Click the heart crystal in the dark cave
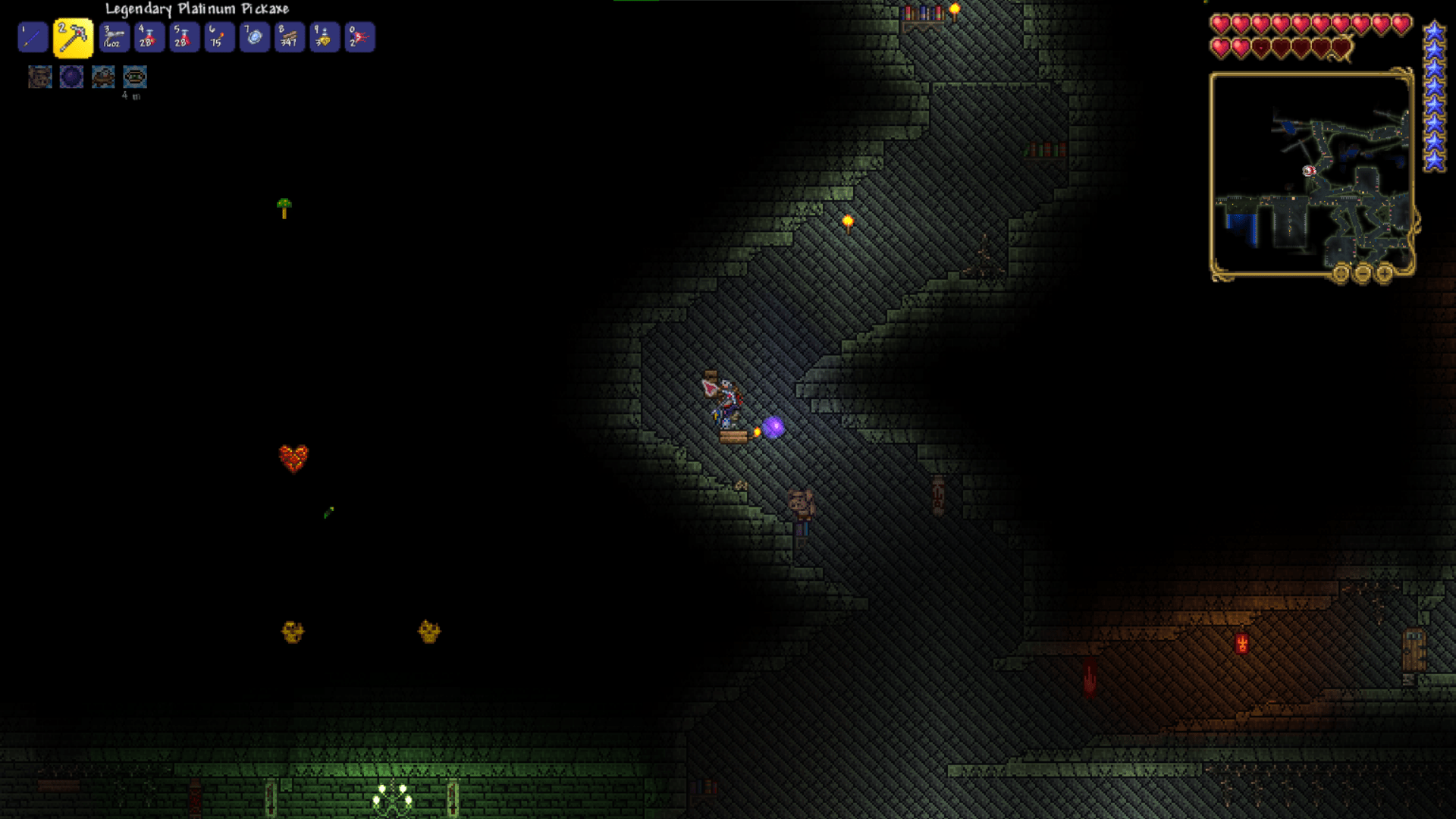This screenshot has height=819, width=1456. point(295,458)
